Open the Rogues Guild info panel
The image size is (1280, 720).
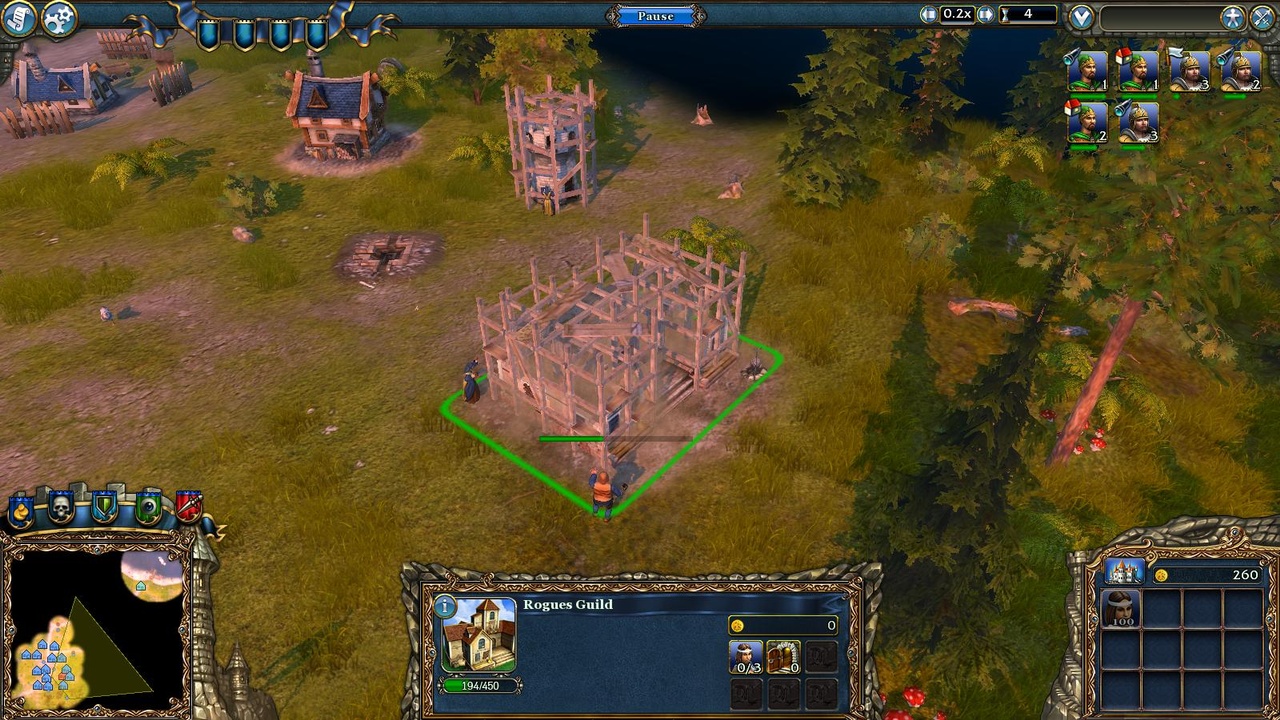click(x=444, y=605)
